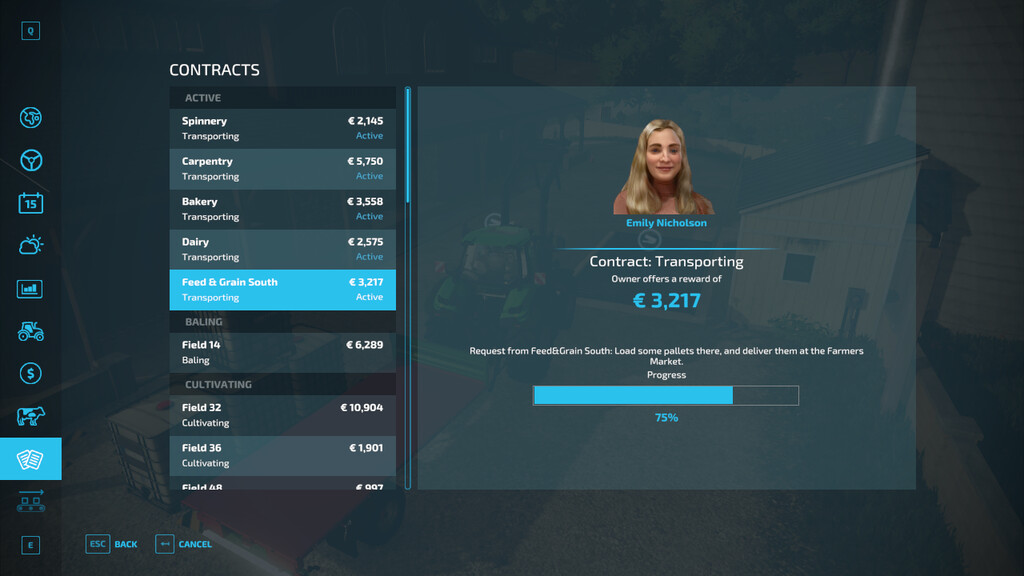The image size is (1024, 576).
Task: Switch to the cow animals tab
Action: (x=31, y=417)
